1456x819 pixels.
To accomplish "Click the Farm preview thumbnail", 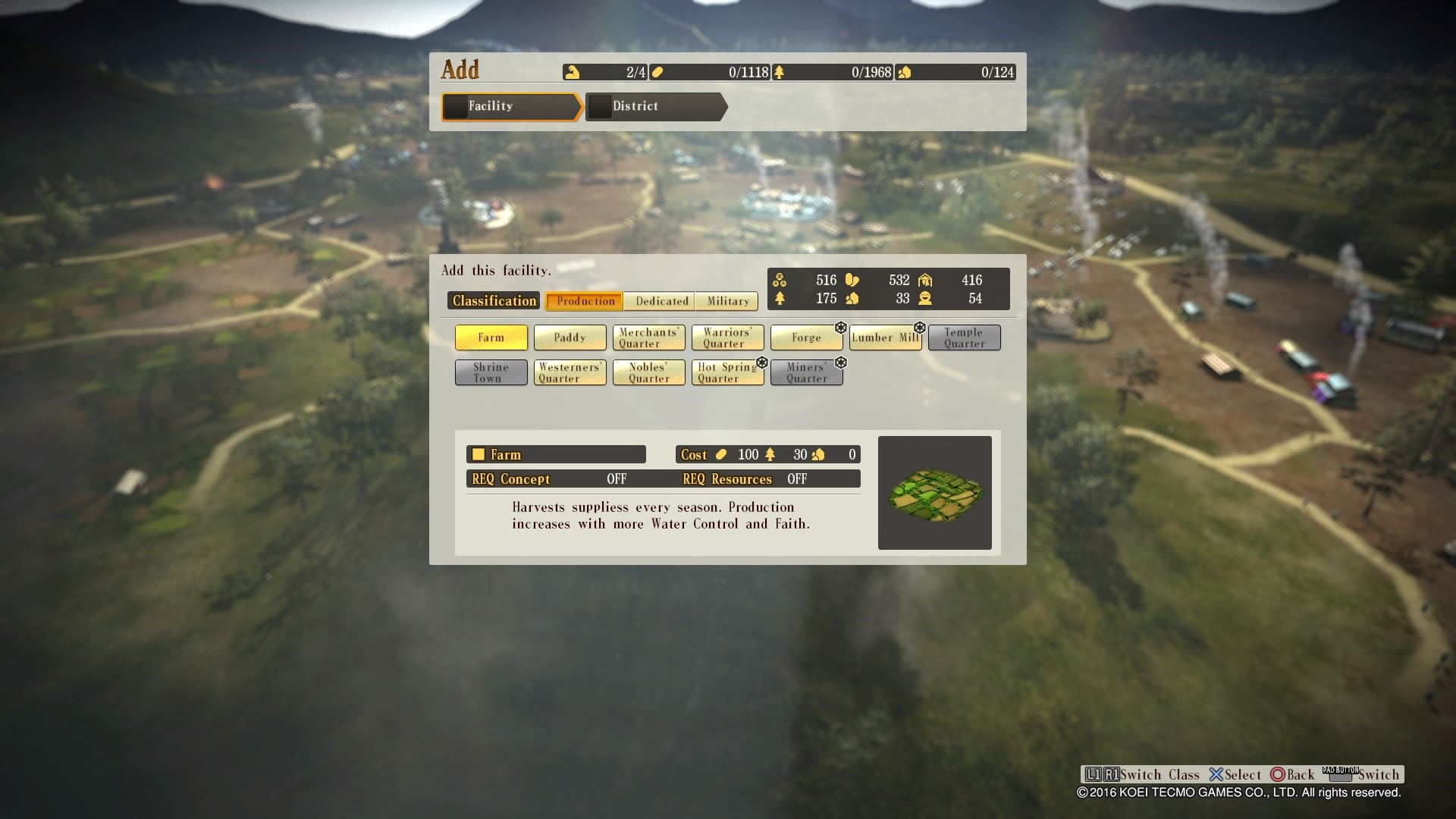I will 934,493.
